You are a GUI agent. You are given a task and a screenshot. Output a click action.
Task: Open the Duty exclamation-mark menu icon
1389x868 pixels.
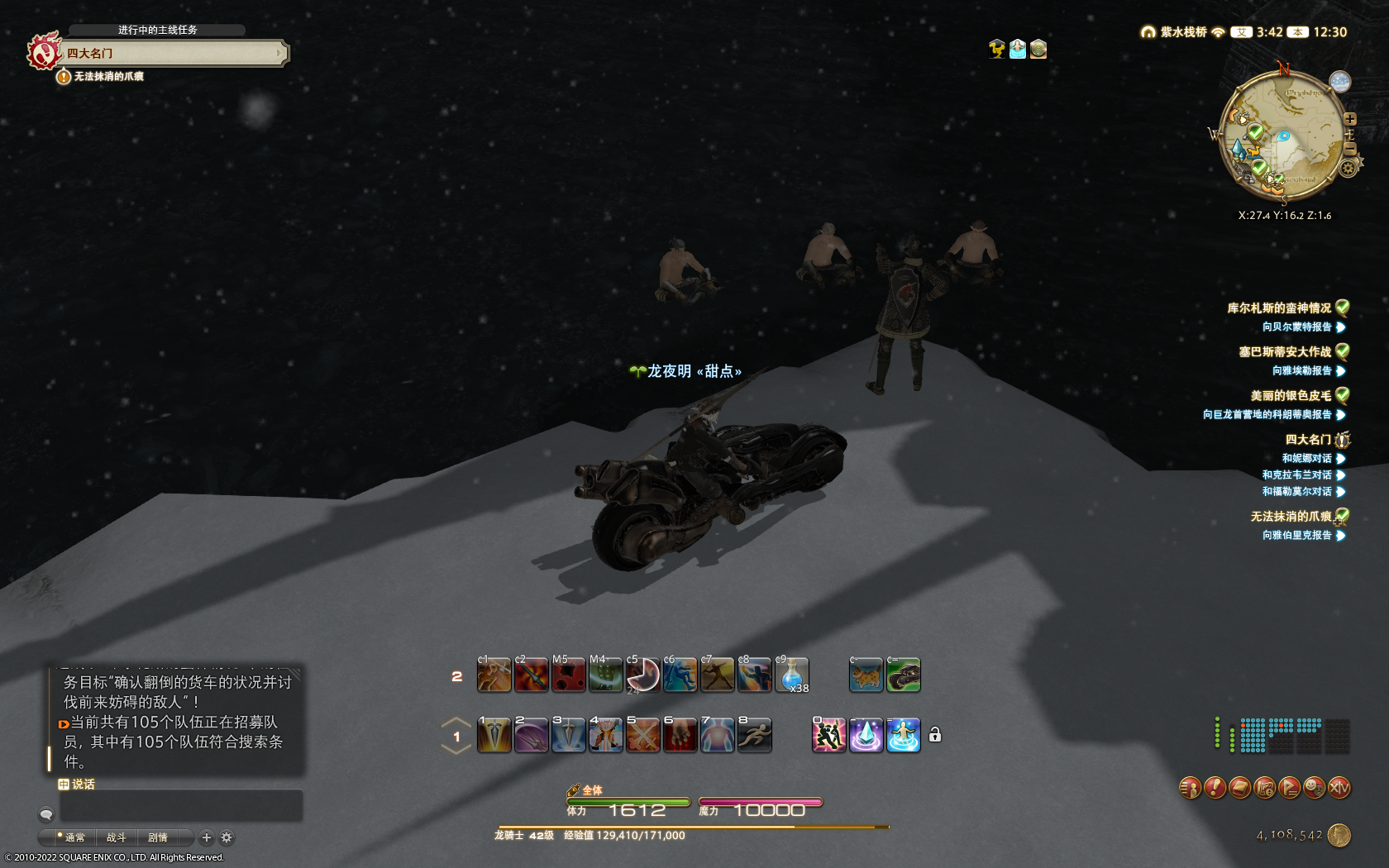(x=1215, y=788)
